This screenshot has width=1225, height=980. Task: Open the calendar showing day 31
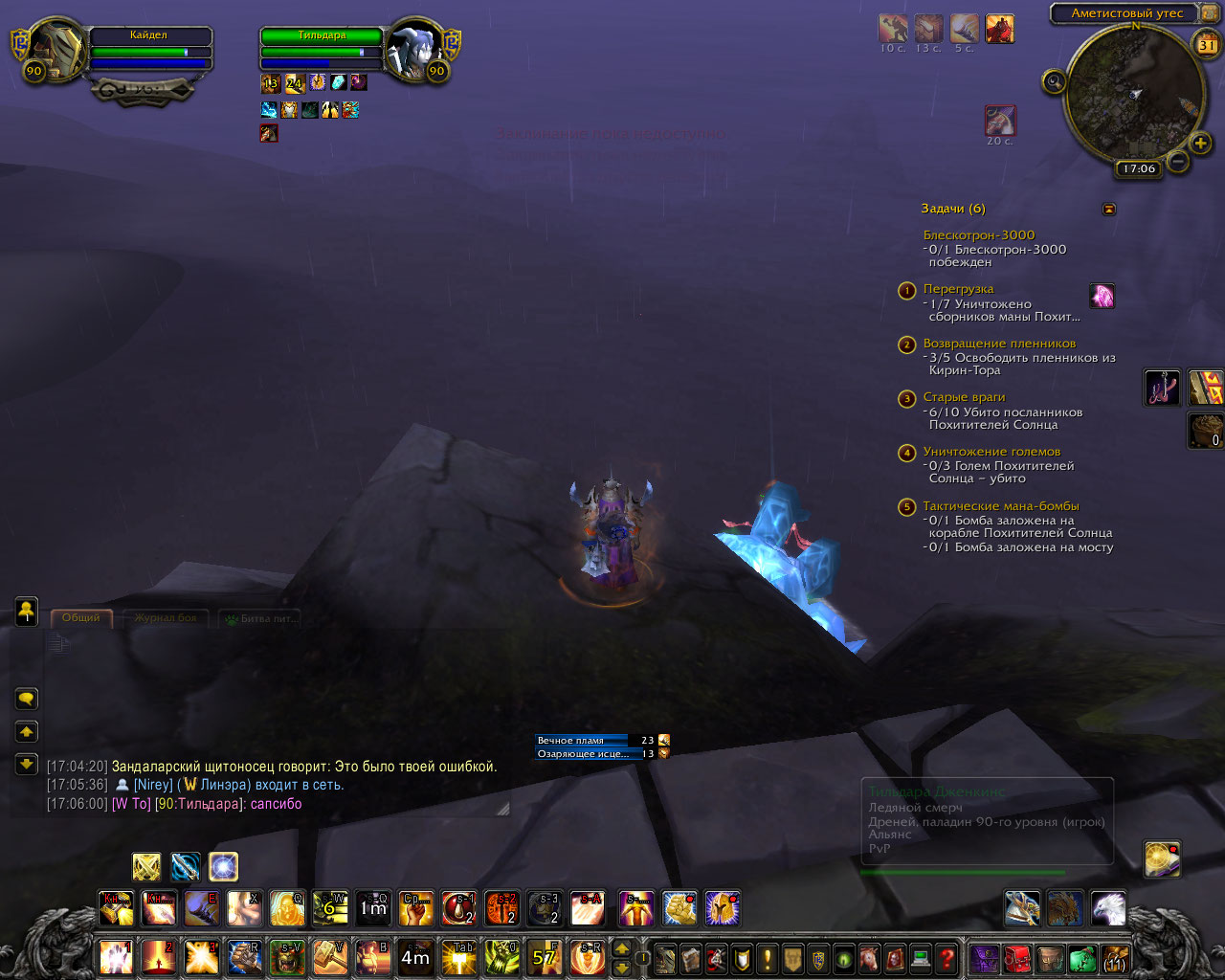(x=1206, y=44)
